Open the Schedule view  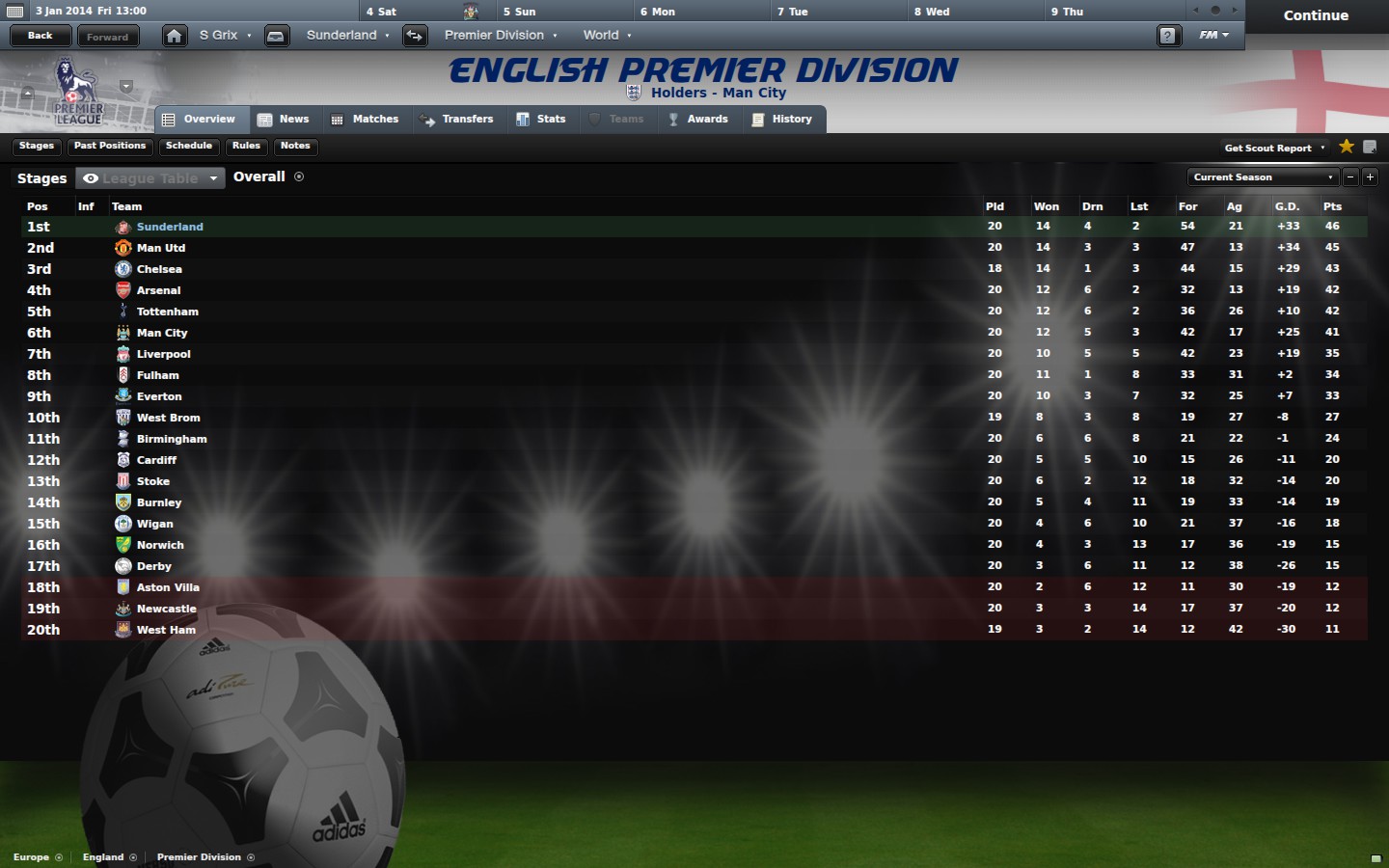[189, 147]
